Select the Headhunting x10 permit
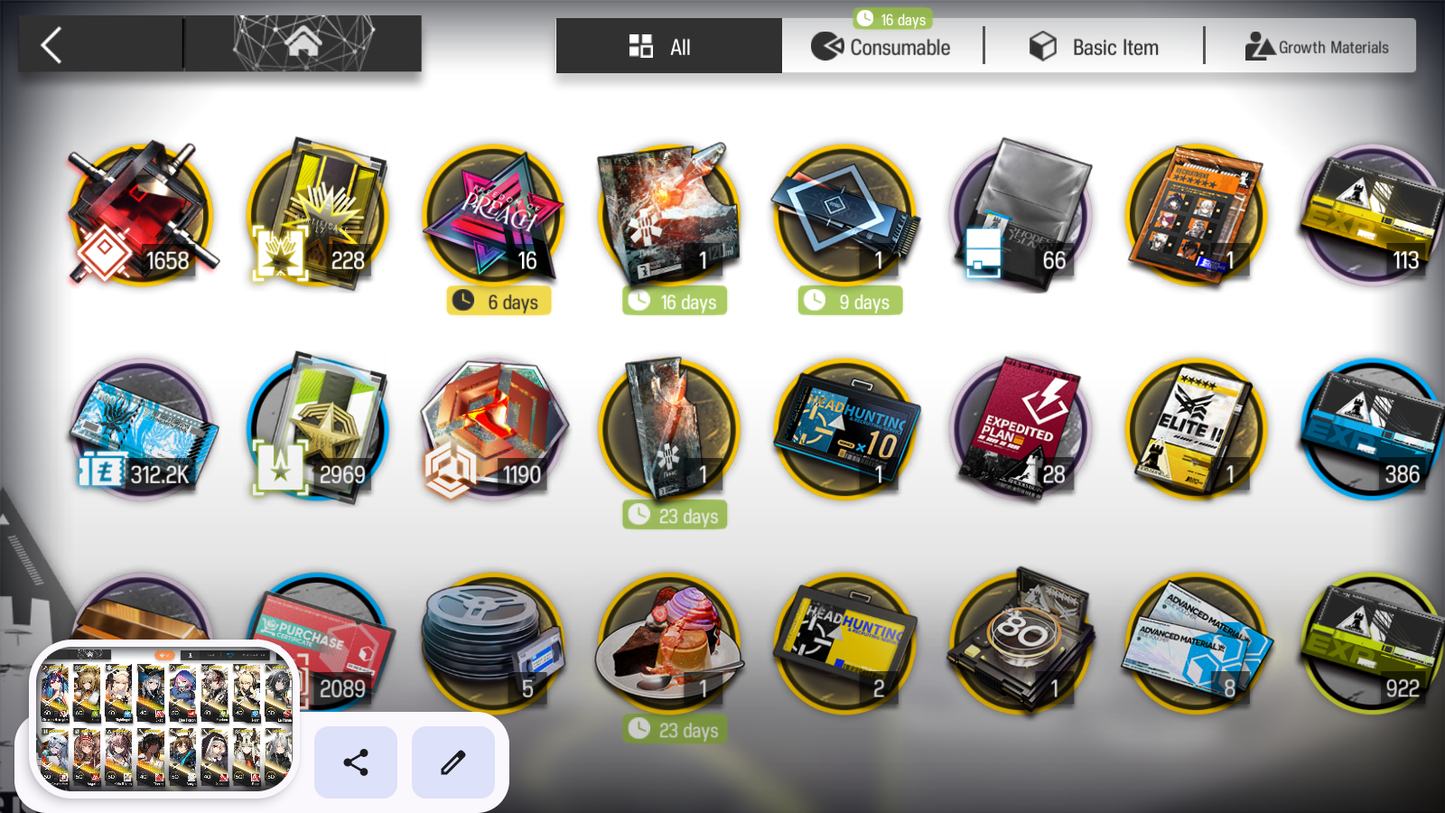Image resolution: width=1445 pixels, height=813 pixels. pyautogui.click(x=845, y=430)
